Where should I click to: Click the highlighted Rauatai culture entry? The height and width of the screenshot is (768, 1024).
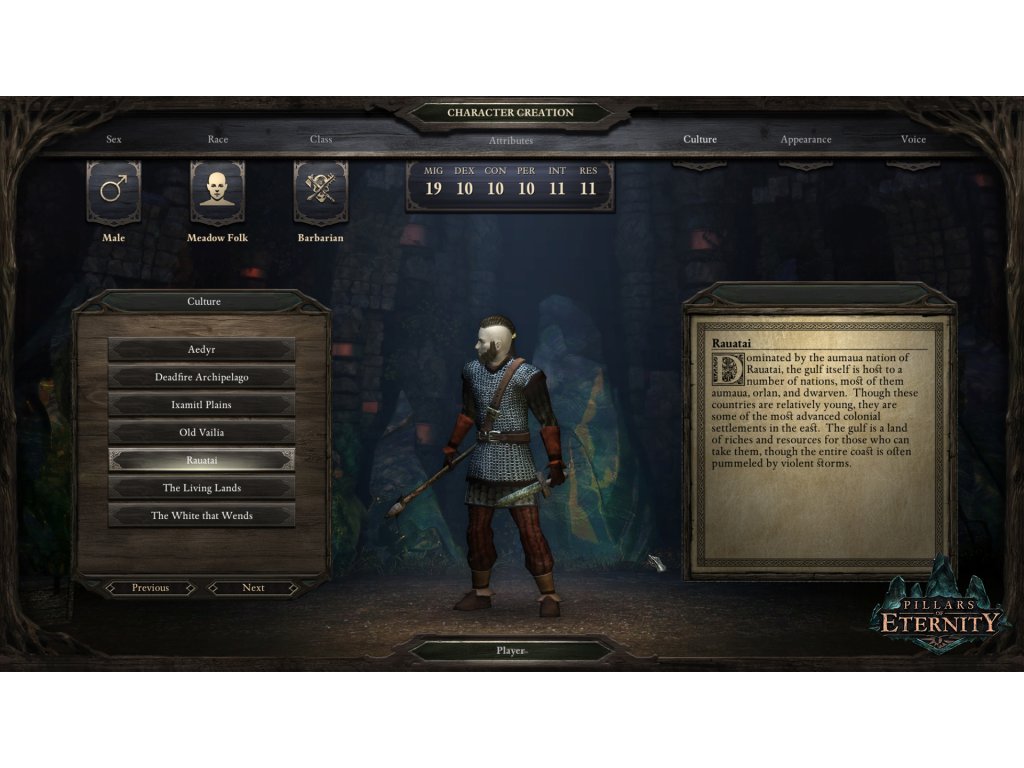[x=201, y=460]
